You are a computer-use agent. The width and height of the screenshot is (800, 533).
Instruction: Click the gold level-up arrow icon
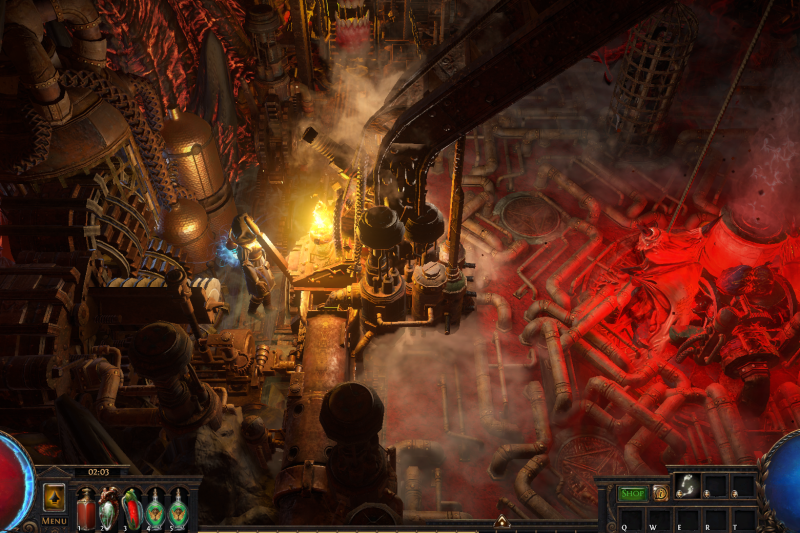click(54, 496)
